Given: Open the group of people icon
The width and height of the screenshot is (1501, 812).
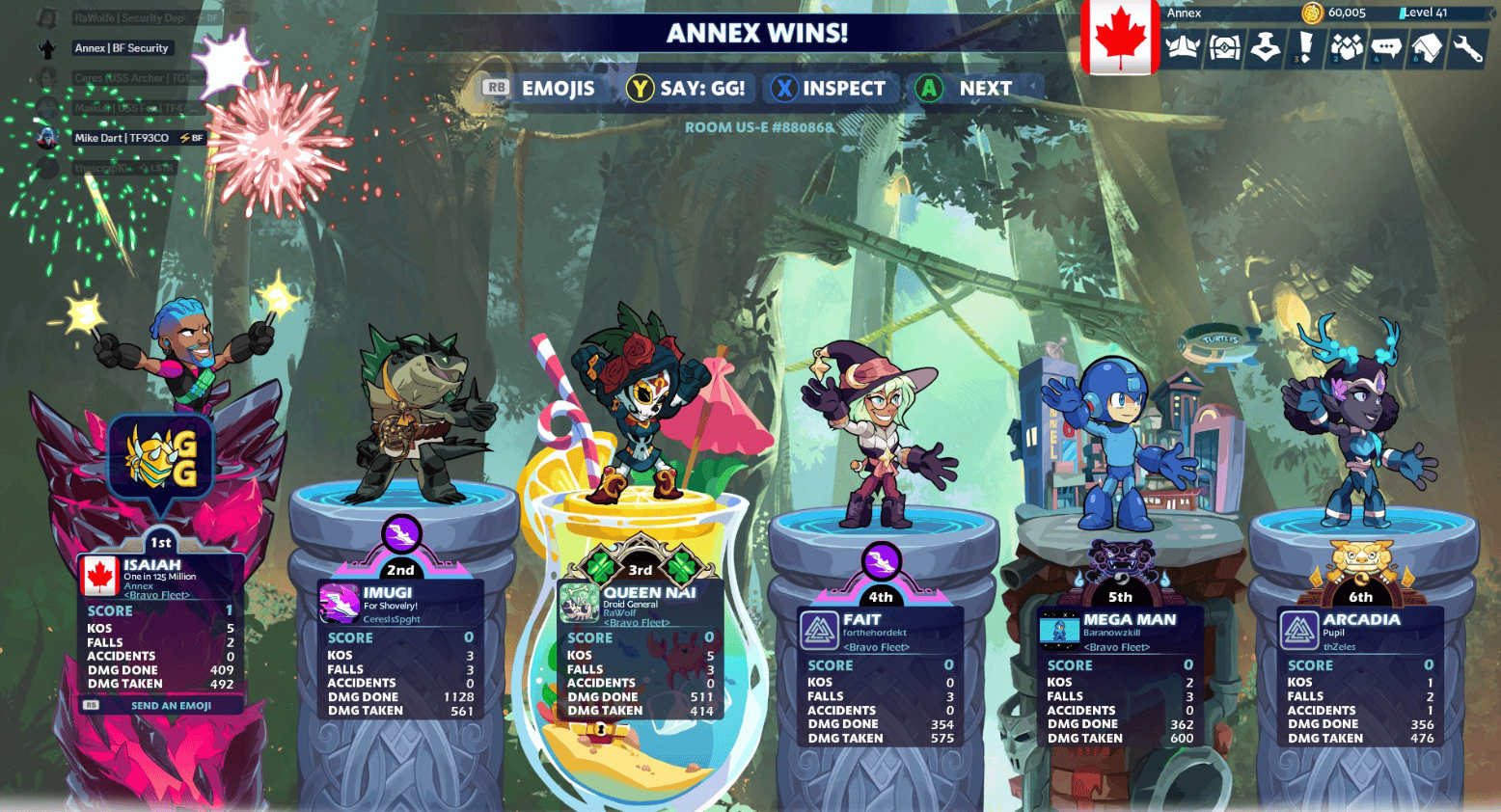Looking at the screenshot, I should coord(1347,47).
